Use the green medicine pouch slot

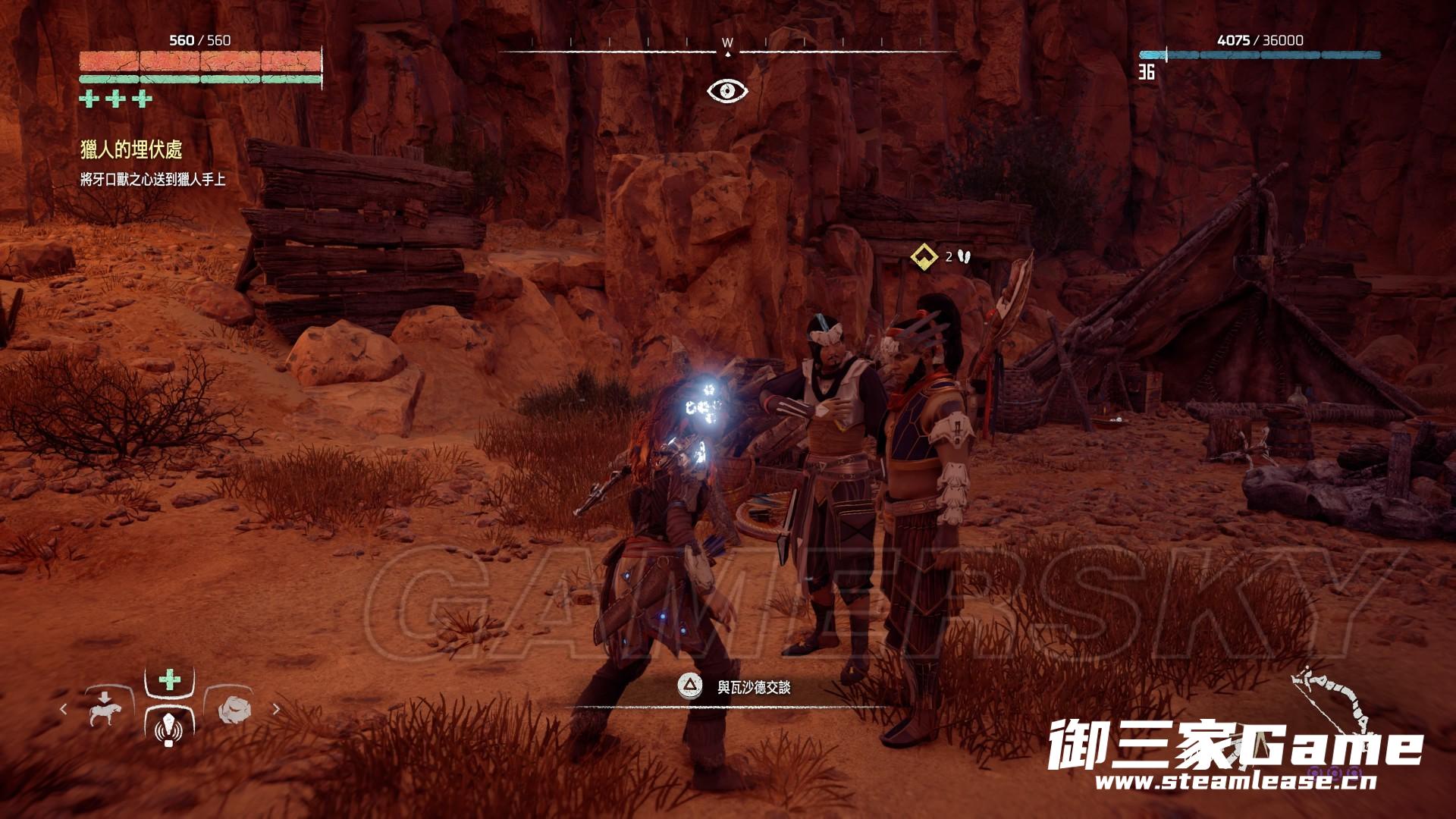169,680
